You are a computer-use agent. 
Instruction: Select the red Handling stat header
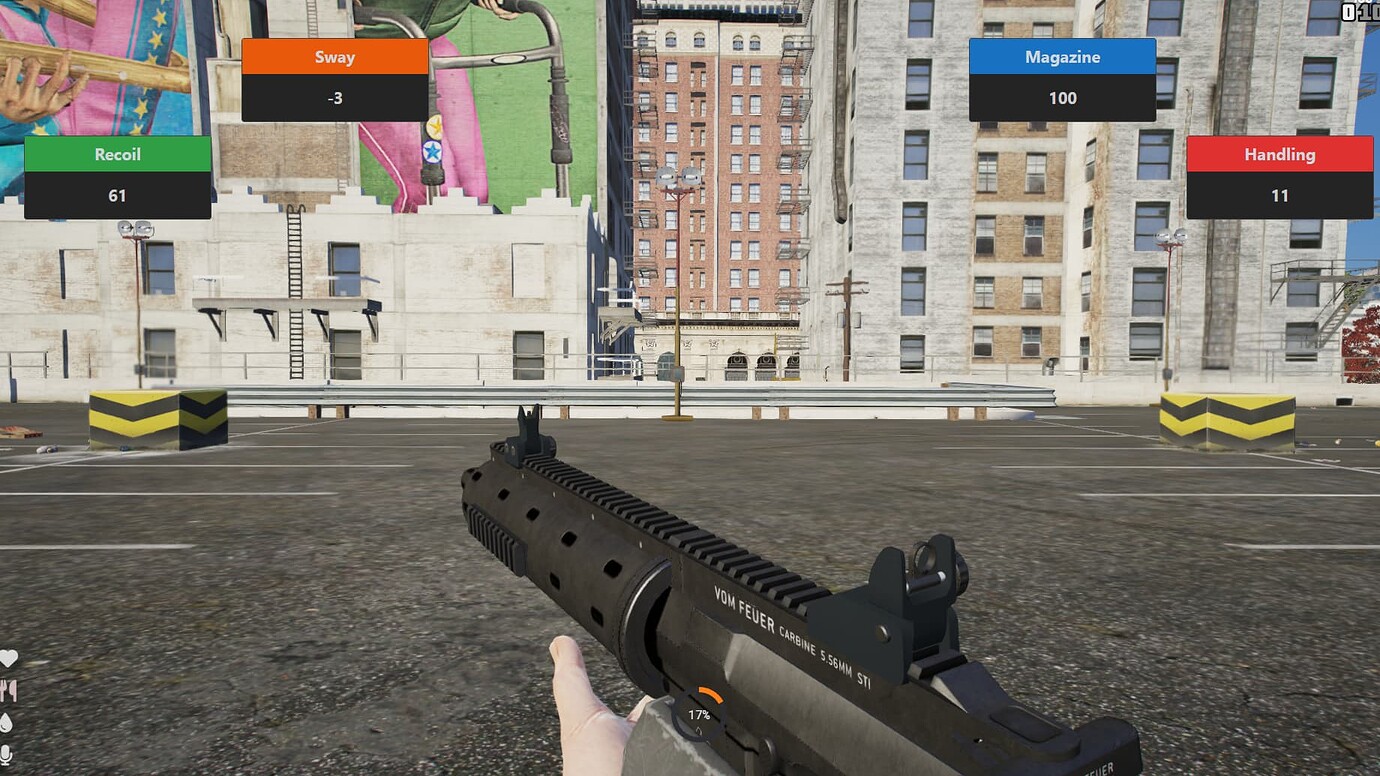[1278, 154]
